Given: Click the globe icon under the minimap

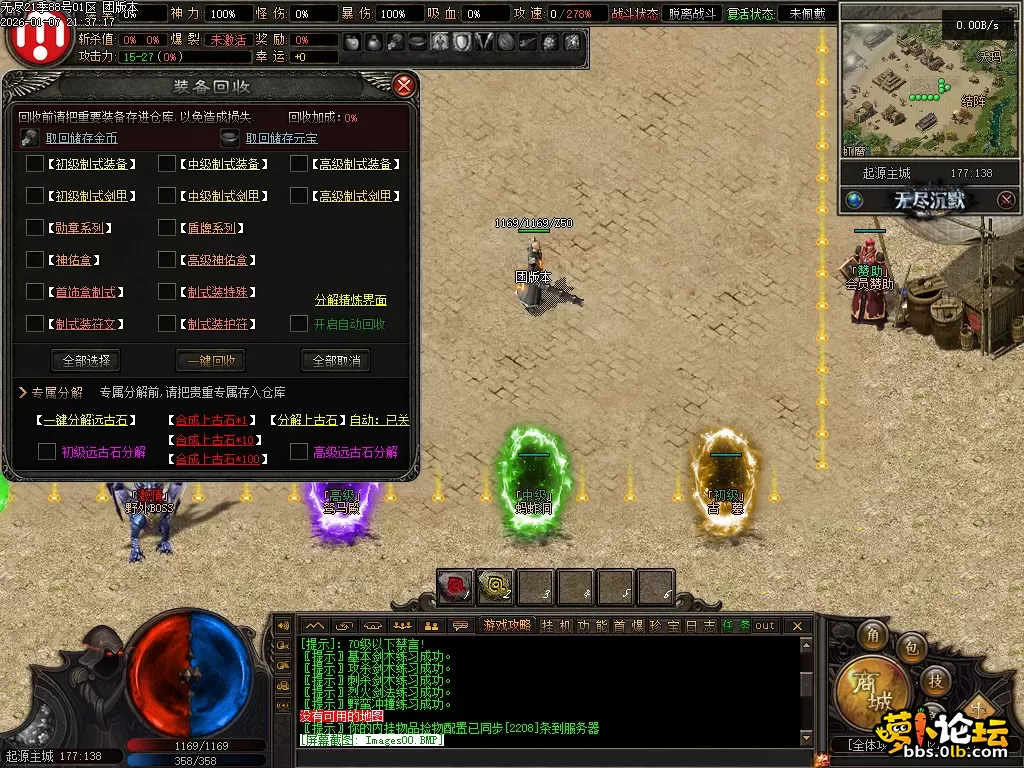Looking at the screenshot, I should click(x=854, y=200).
